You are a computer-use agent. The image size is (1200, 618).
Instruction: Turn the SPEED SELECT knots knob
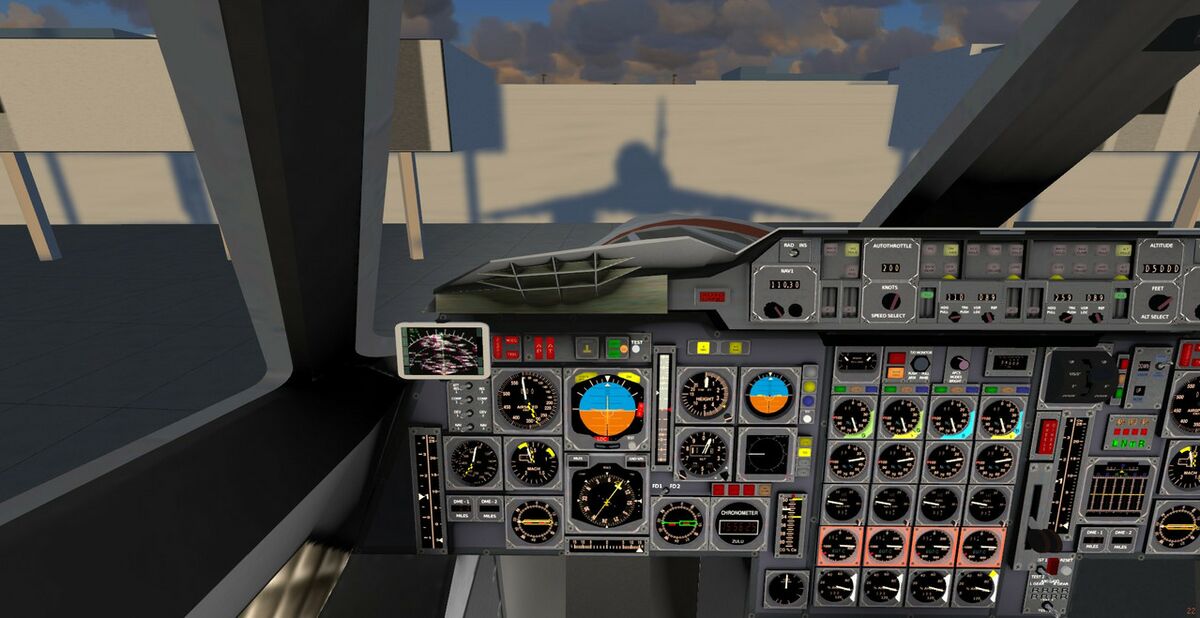(x=891, y=300)
